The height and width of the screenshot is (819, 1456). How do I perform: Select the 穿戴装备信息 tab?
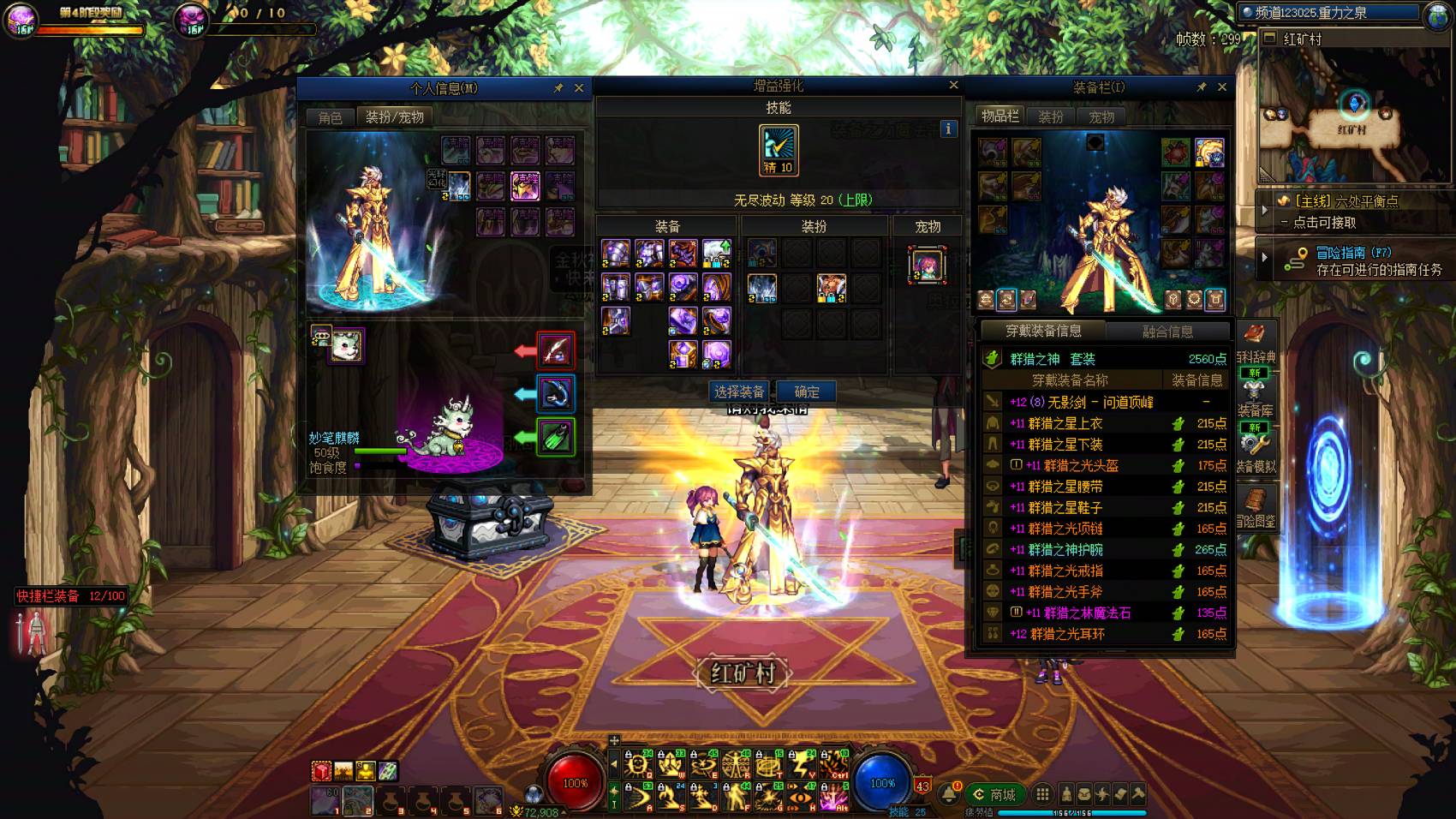[x=1043, y=331]
